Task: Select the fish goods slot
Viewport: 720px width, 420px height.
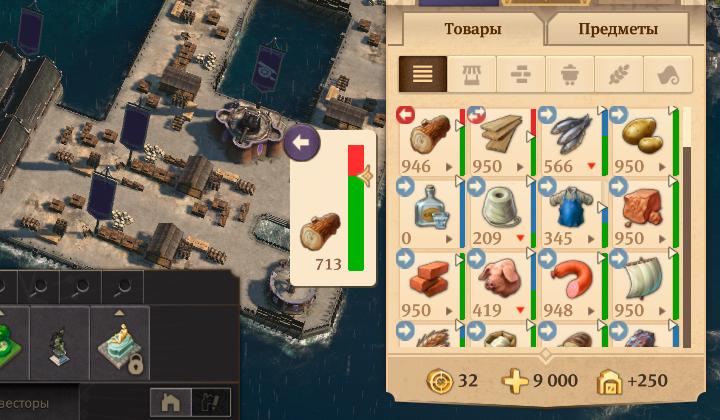Action: click(572, 140)
